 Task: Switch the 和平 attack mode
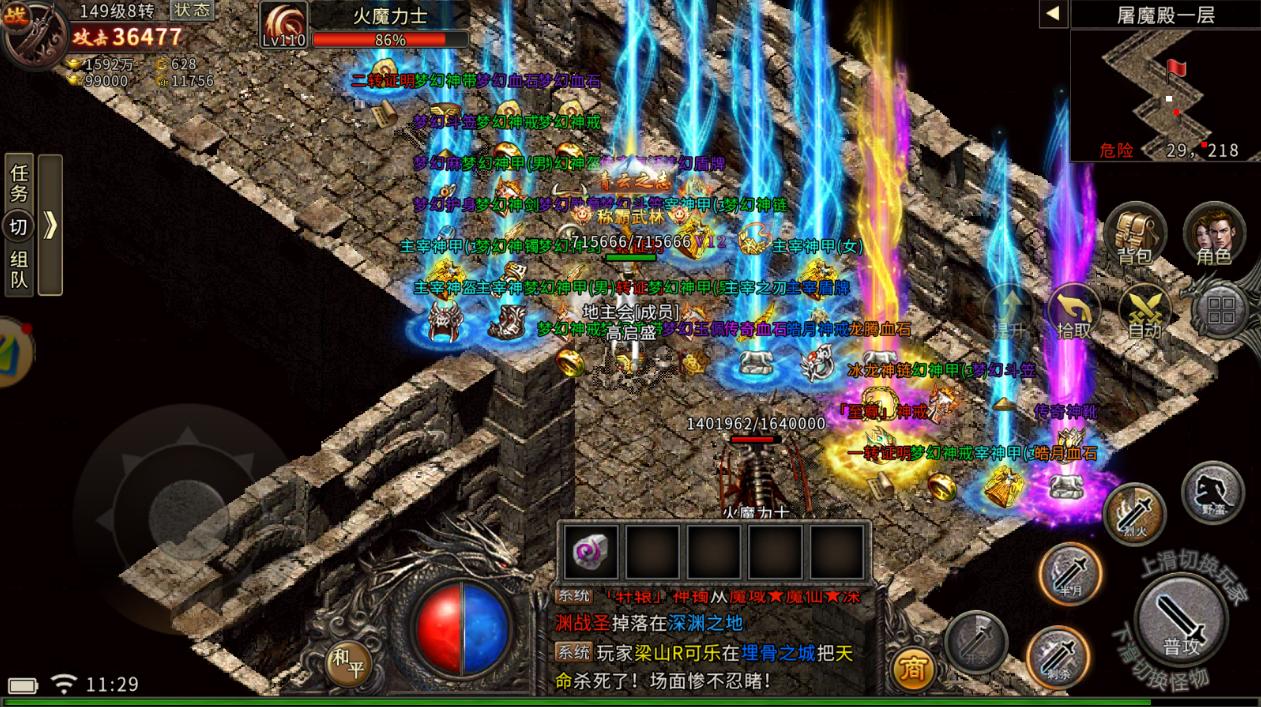click(x=350, y=663)
